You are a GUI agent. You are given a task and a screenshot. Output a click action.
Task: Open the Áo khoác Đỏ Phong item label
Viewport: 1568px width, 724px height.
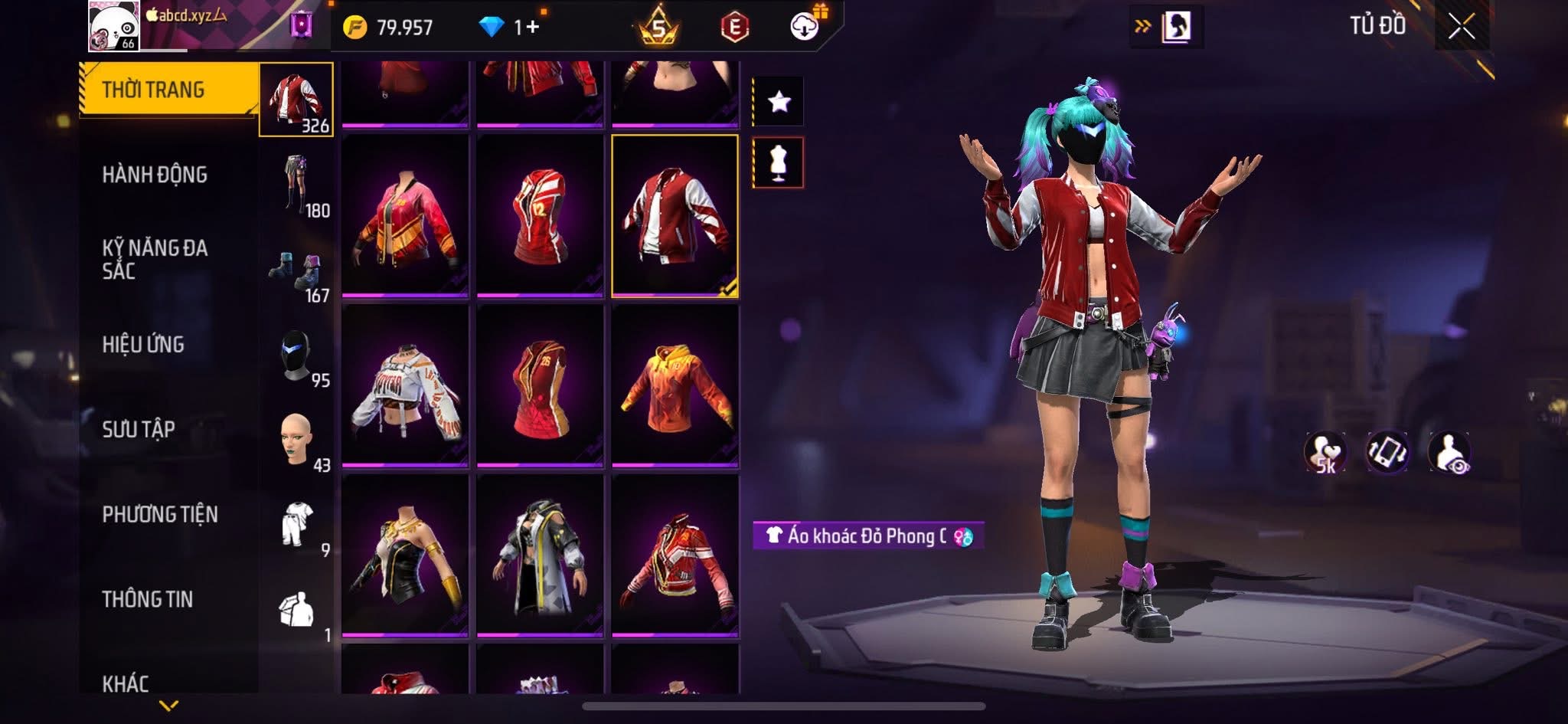(867, 536)
